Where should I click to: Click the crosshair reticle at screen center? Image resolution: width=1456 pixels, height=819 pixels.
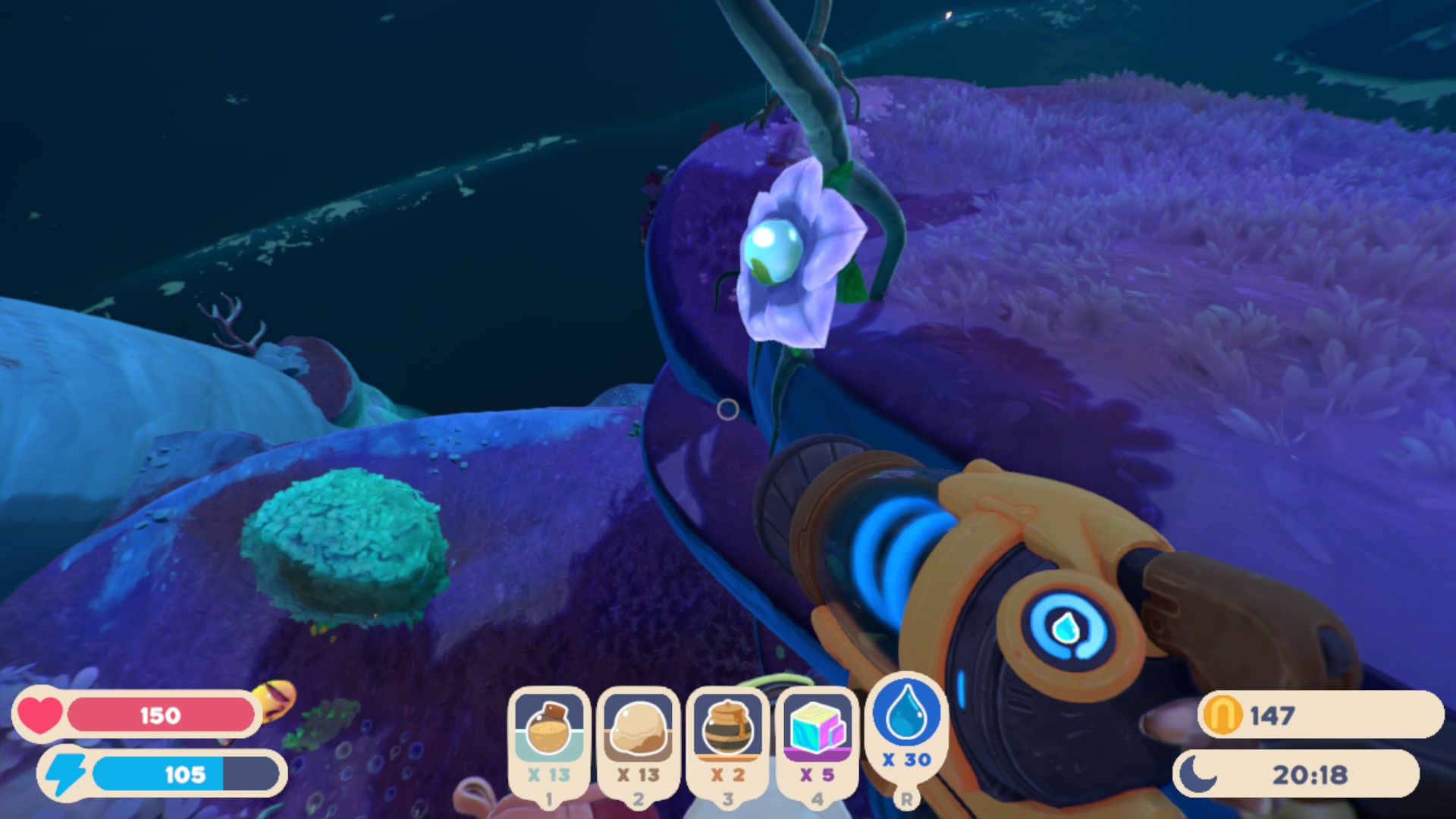coord(727,409)
